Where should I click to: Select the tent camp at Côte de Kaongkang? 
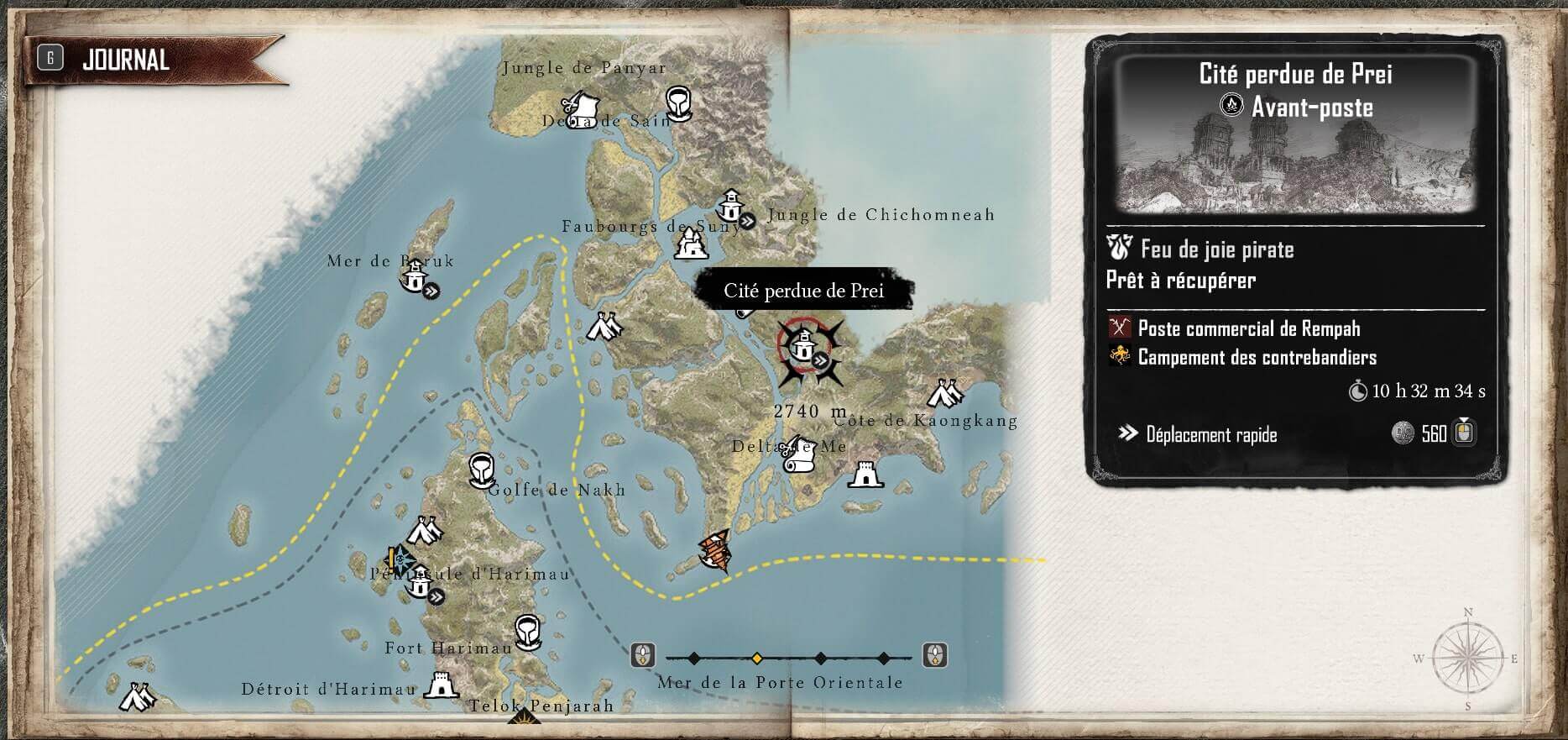tap(944, 393)
